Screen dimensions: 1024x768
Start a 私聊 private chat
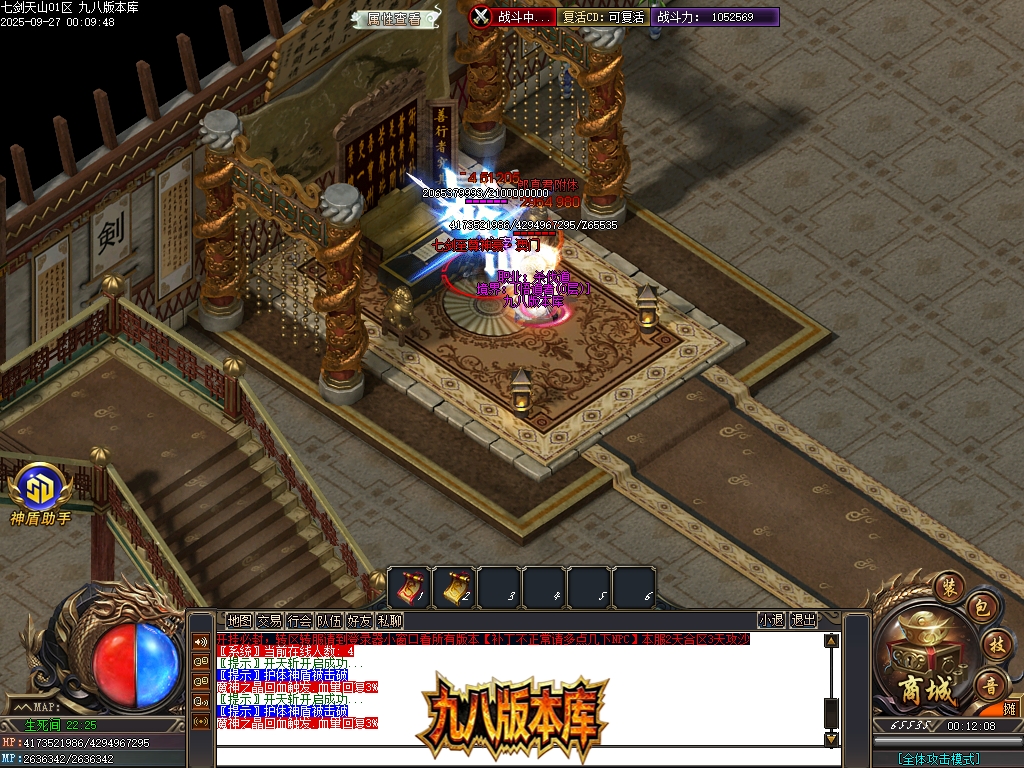389,621
